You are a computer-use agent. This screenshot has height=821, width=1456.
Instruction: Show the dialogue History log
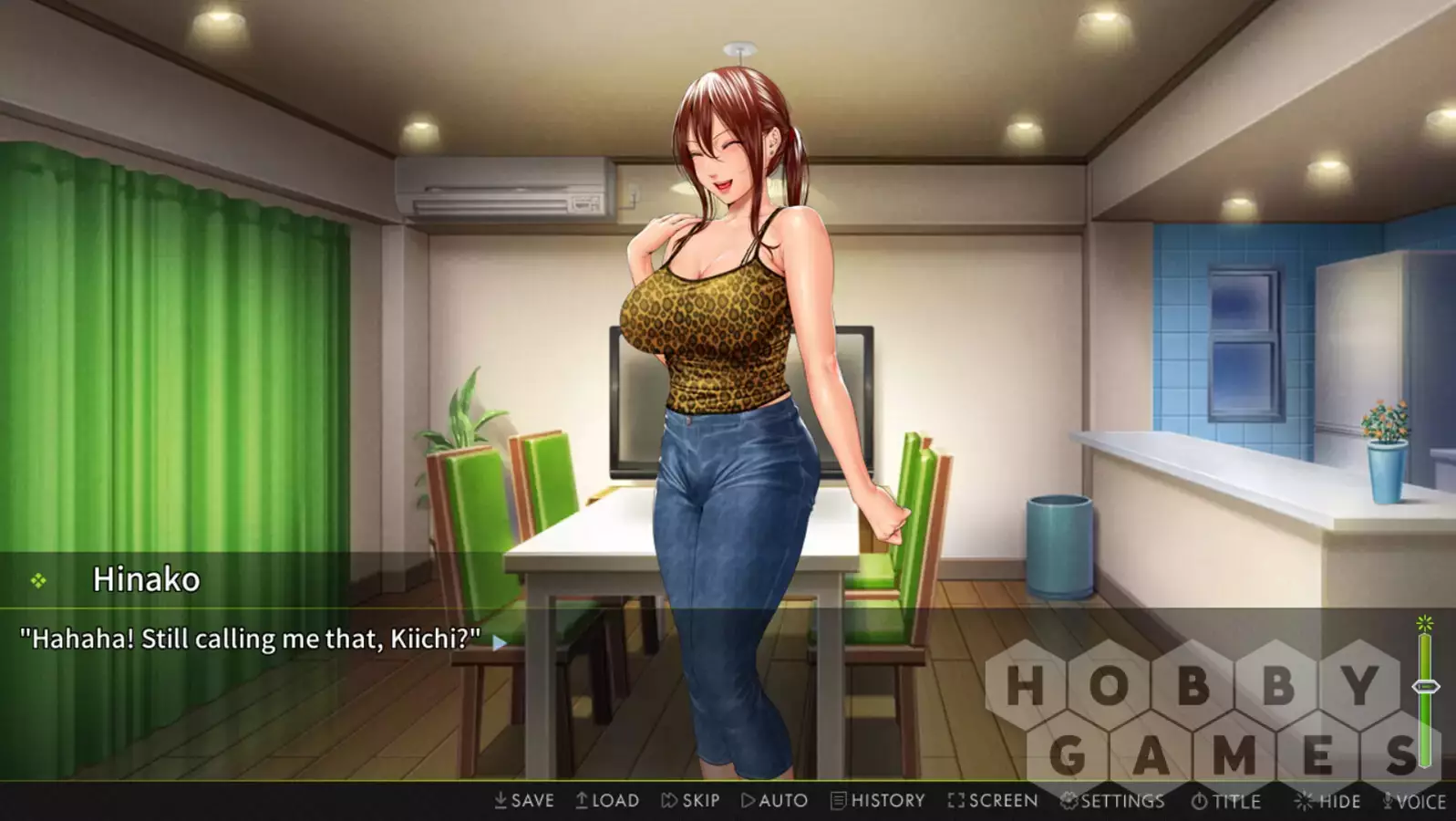pos(878,801)
